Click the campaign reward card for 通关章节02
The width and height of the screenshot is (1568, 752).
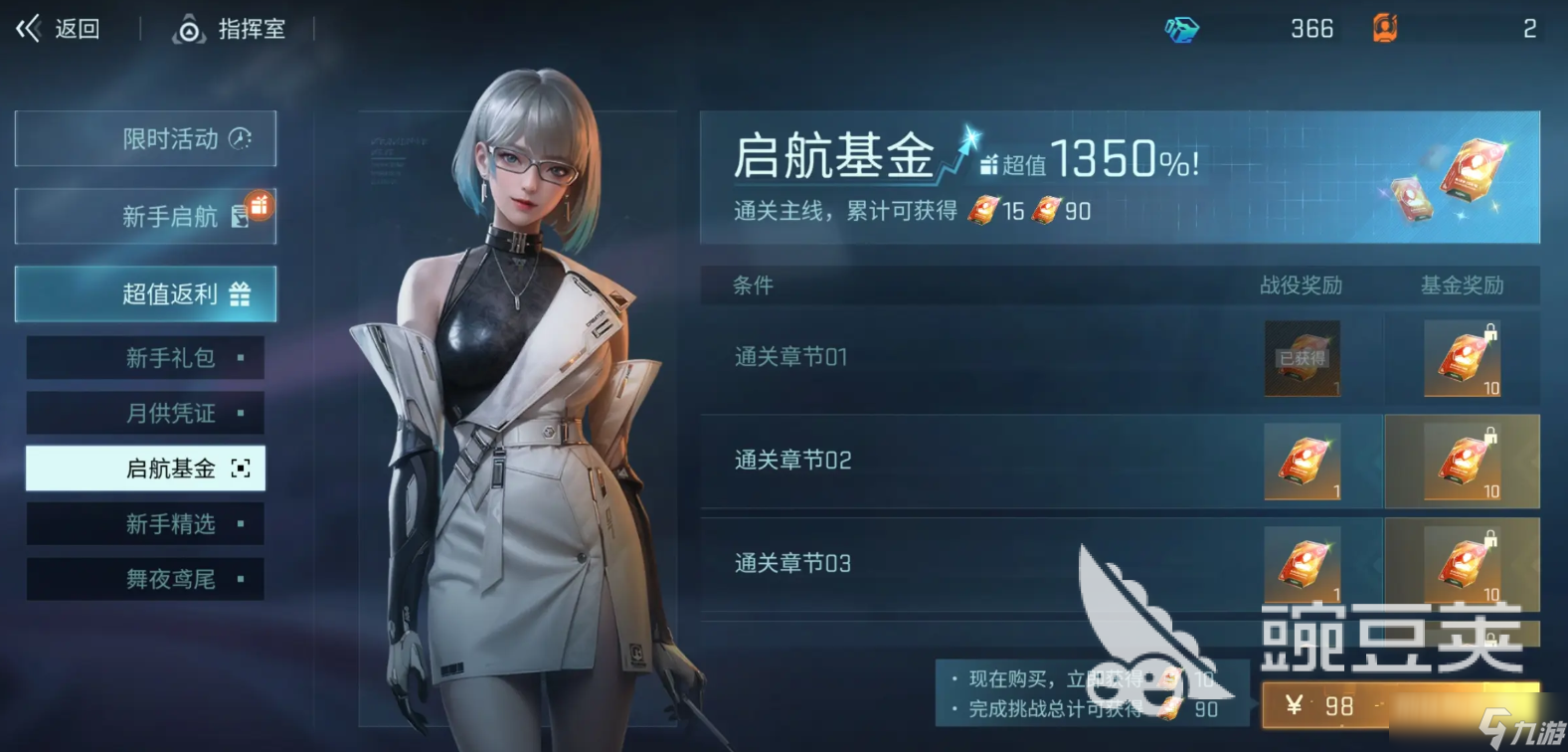point(1303,462)
